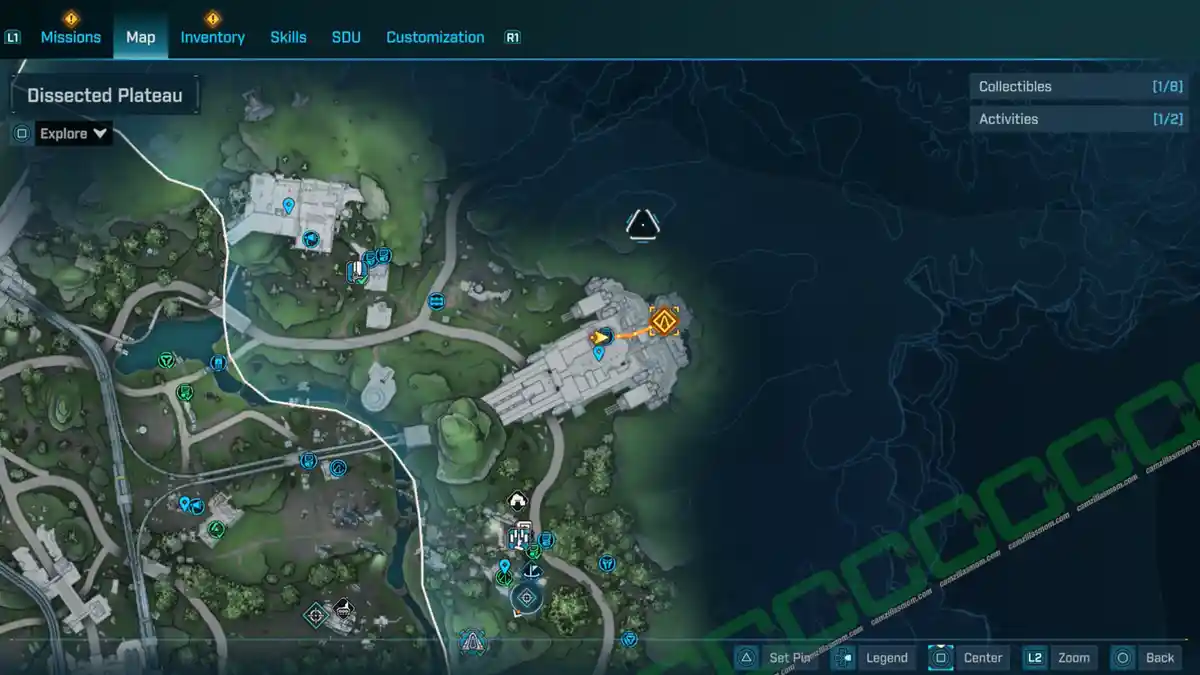Open the Inventory tab

(x=212, y=37)
